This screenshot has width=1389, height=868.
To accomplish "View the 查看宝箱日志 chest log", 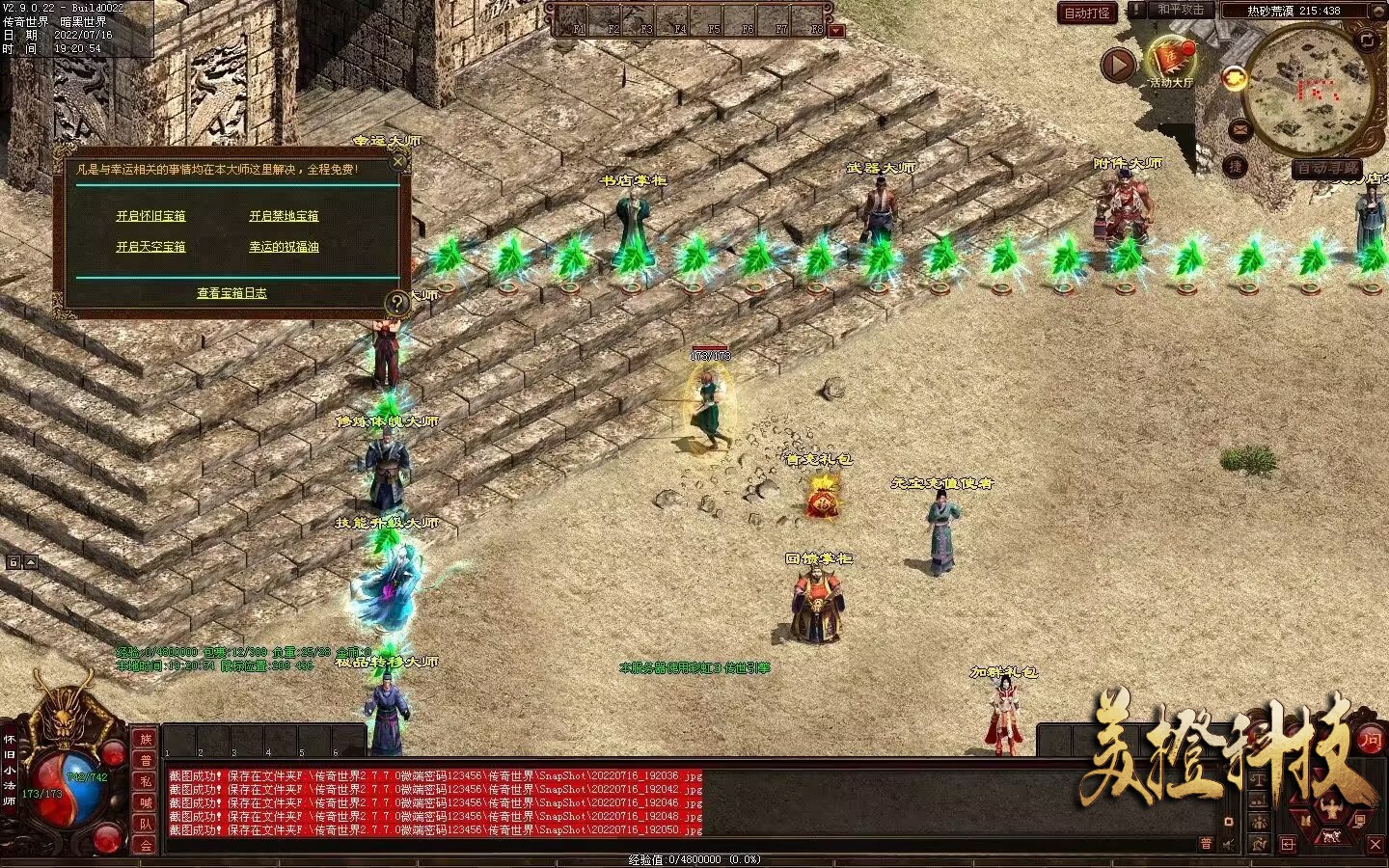I will (x=231, y=293).
